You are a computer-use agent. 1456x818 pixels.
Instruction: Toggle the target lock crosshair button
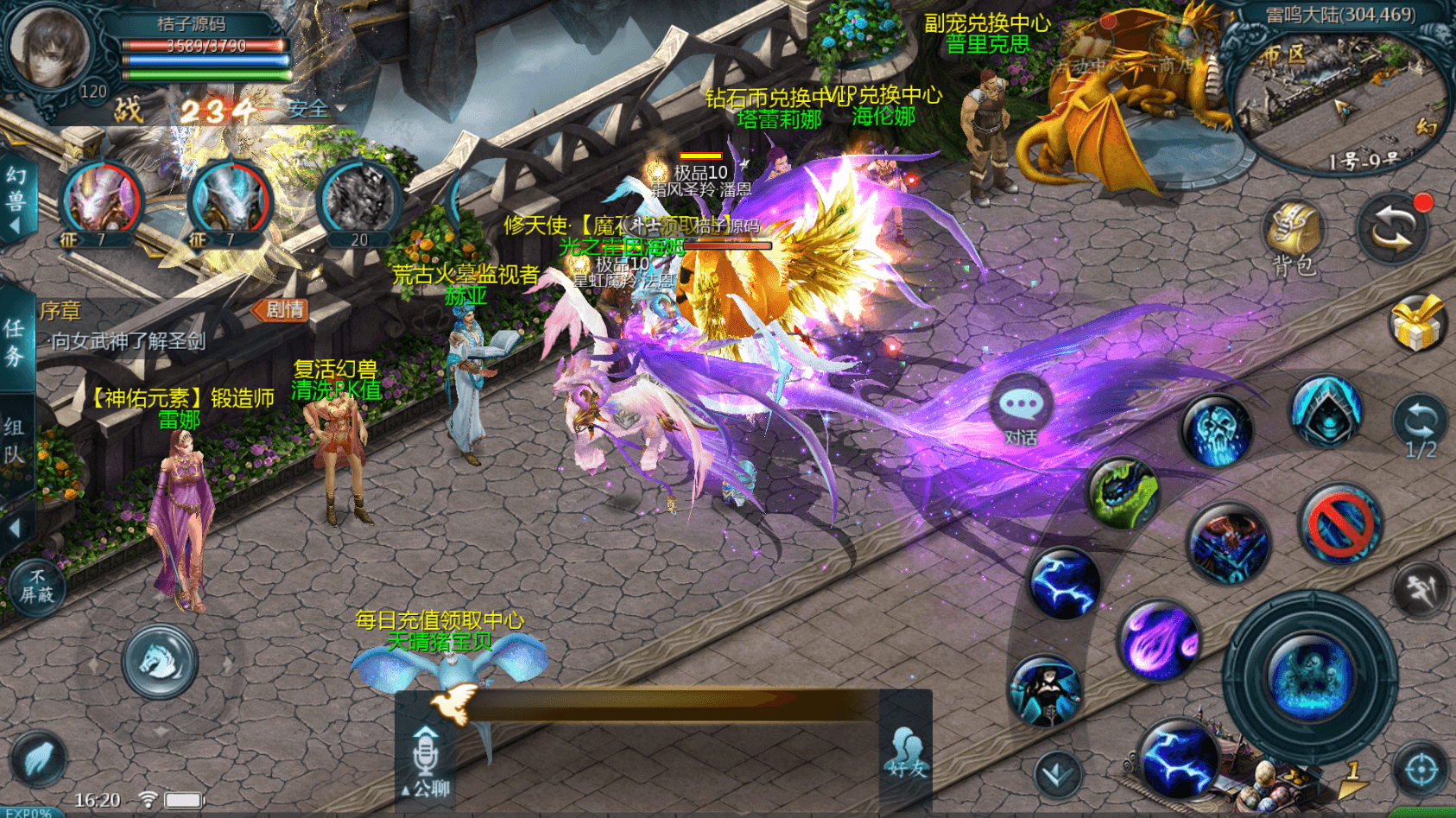pos(1421,770)
